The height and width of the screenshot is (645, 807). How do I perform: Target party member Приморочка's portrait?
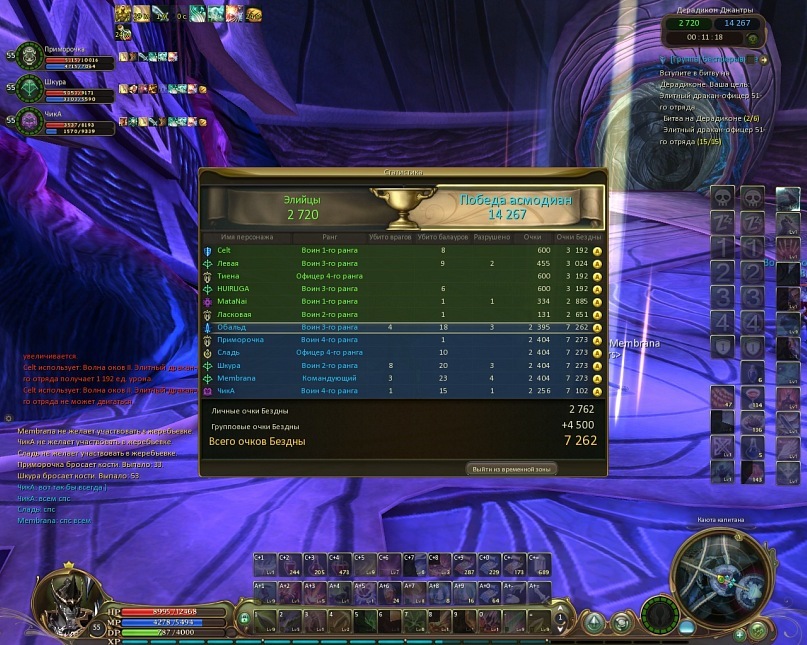click(x=30, y=57)
